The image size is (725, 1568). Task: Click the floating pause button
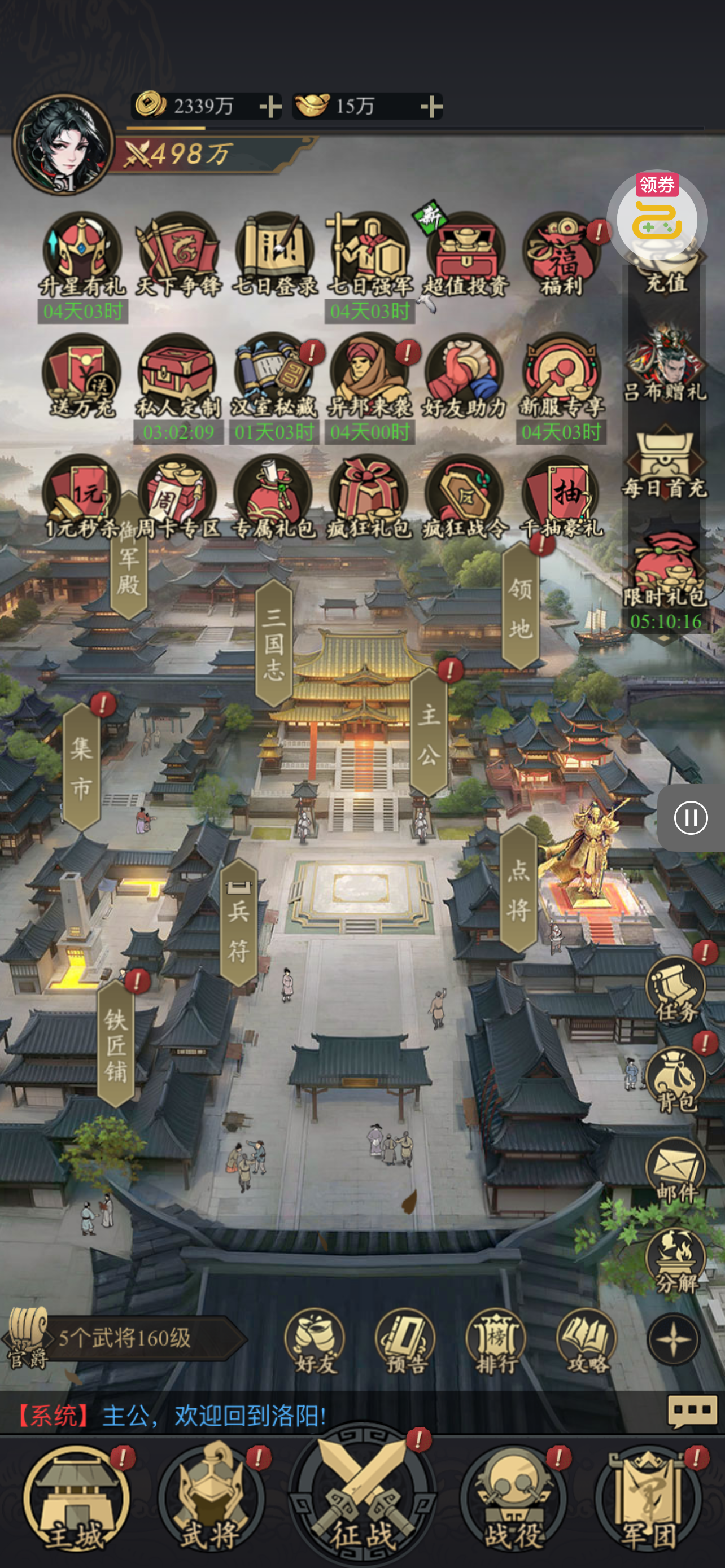coord(691,817)
